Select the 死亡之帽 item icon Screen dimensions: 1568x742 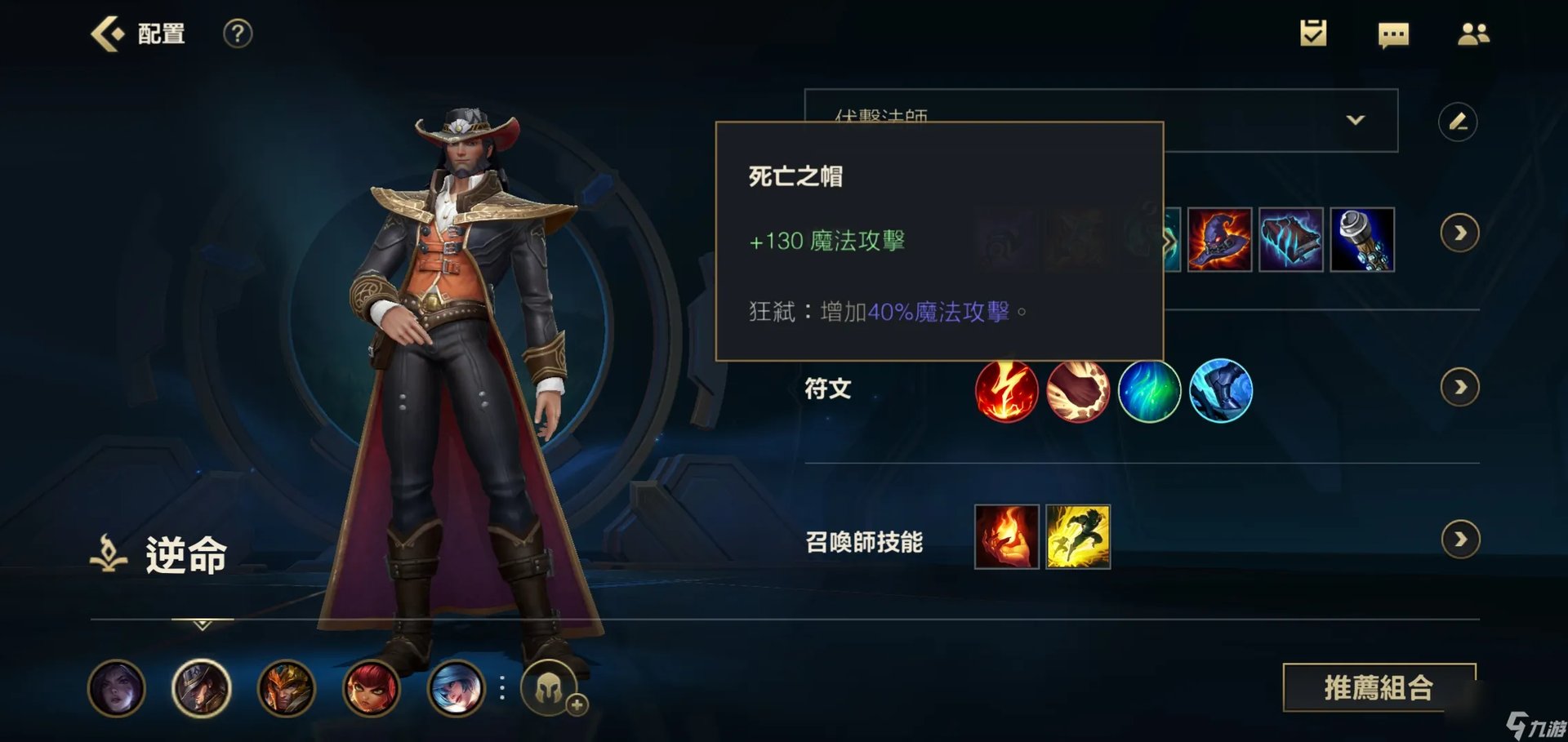pos(1218,242)
